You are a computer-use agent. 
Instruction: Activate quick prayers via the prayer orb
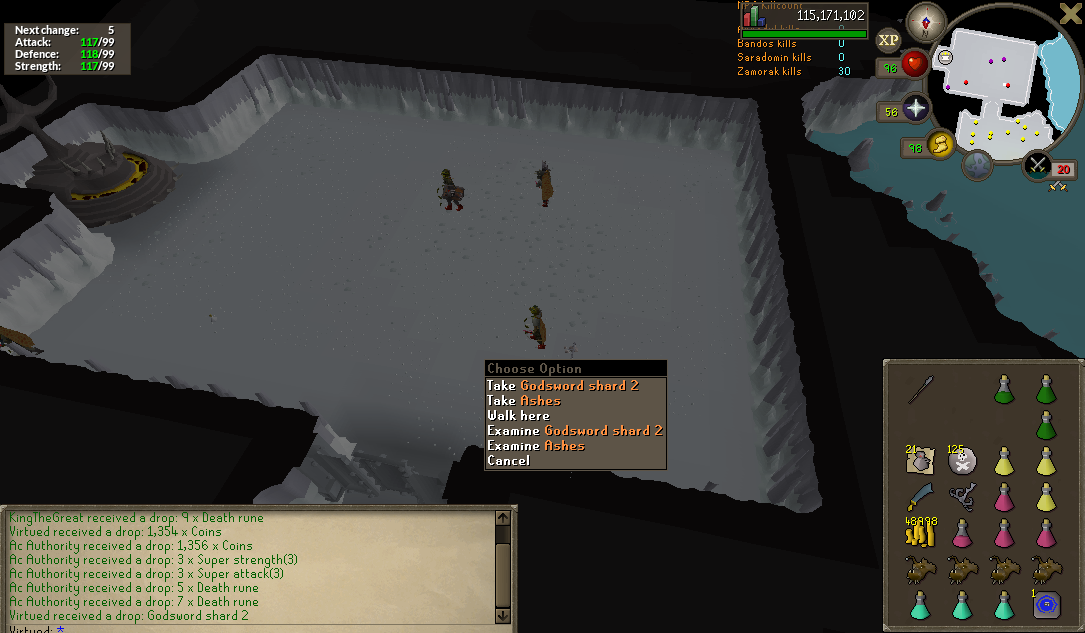[x=916, y=109]
